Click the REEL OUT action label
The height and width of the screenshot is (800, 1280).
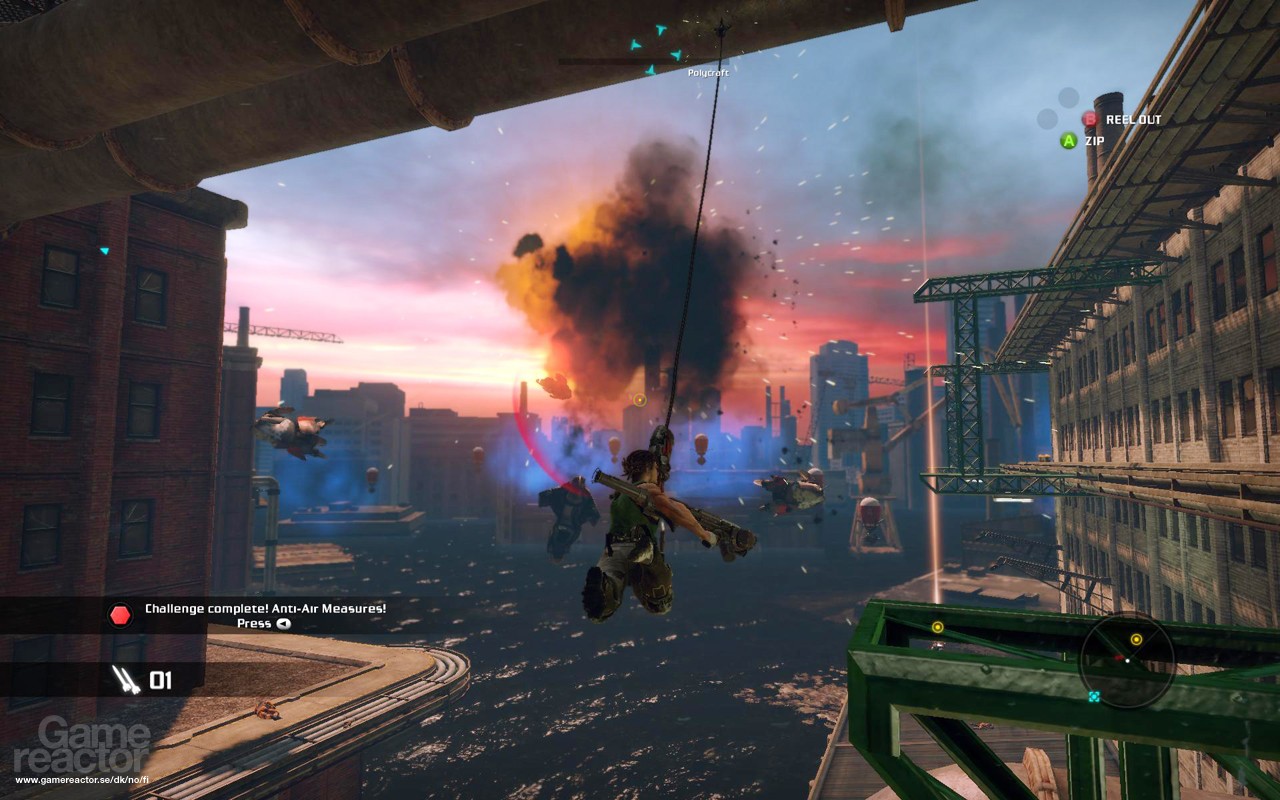click(1131, 117)
